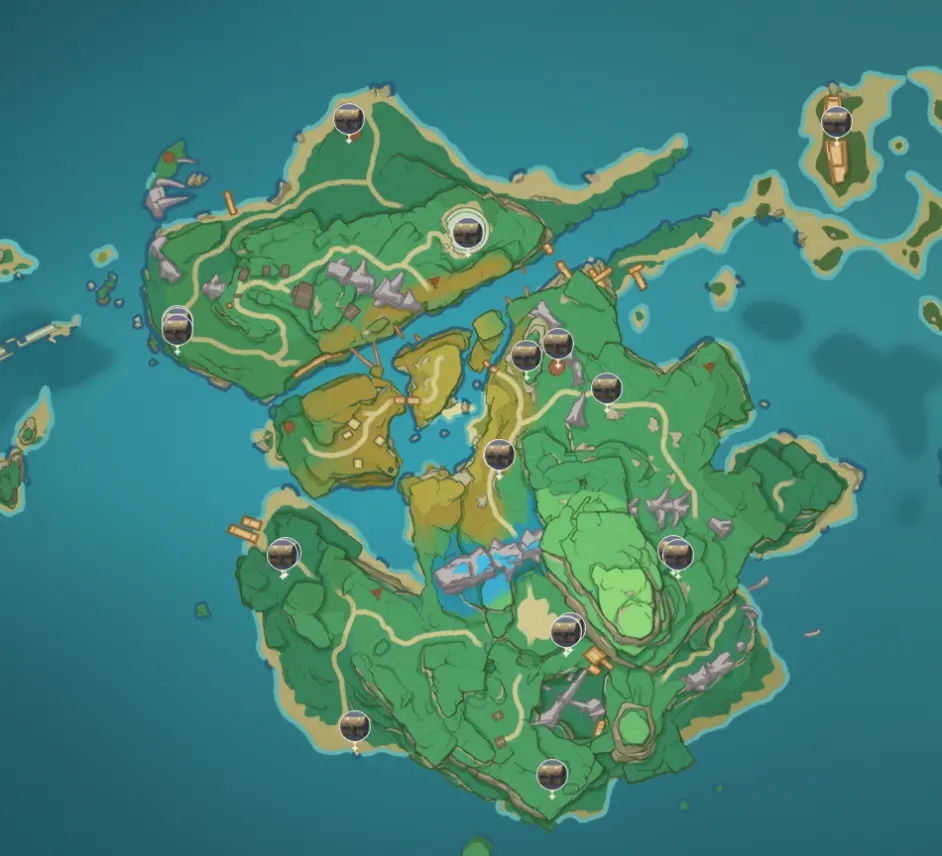Open the marker on the yellow central path
The width and height of the screenshot is (942, 856).
(x=499, y=455)
